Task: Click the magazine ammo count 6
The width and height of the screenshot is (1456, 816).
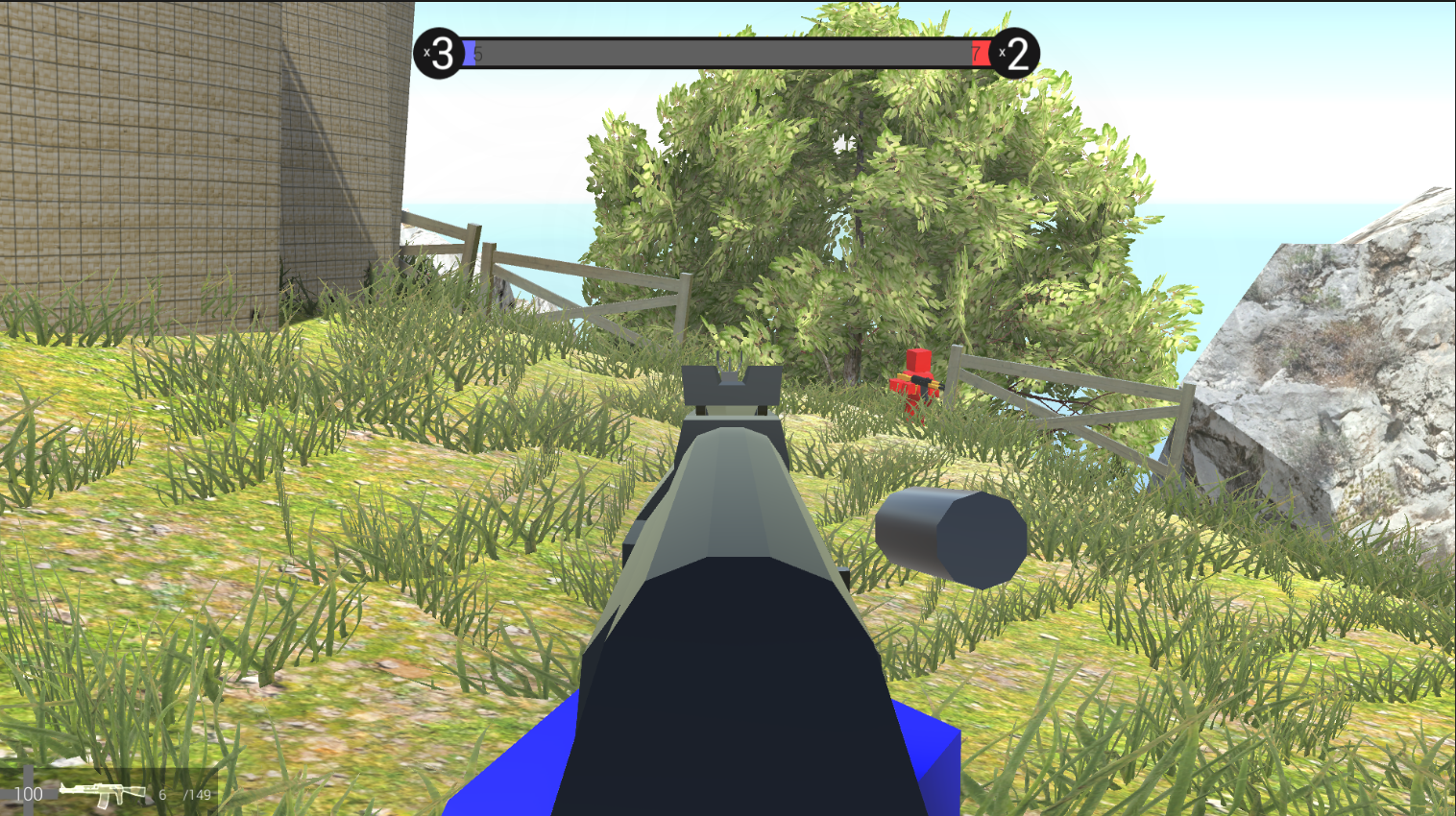Action: click(161, 795)
